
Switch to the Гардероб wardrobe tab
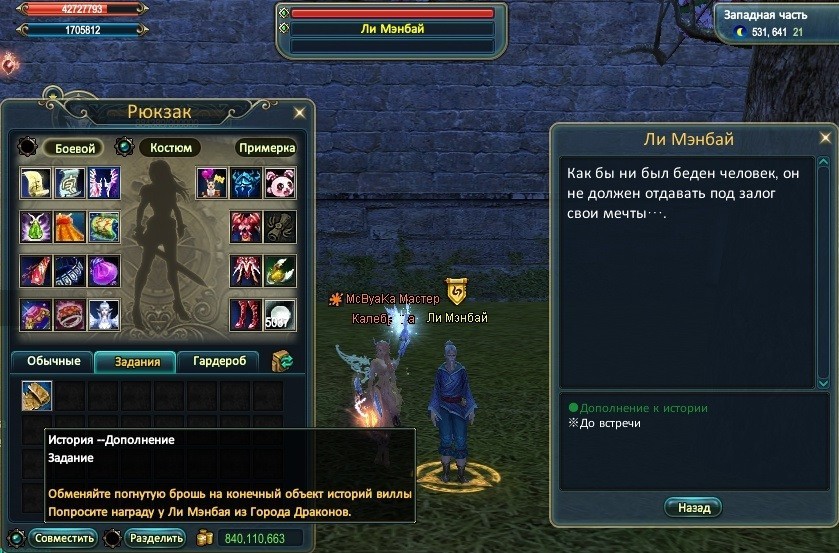pyautogui.click(x=218, y=362)
